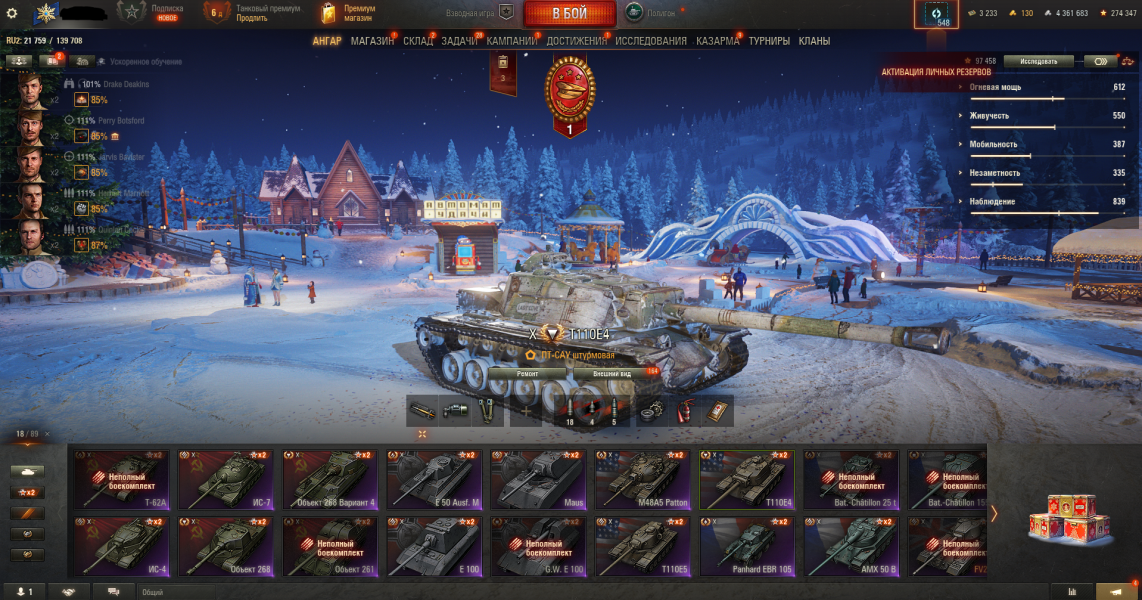Viewport: 1142px width, 600px height.
Task: Choose the ИС-7 tank in the carousel
Action: pyautogui.click(x=226, y=480)
